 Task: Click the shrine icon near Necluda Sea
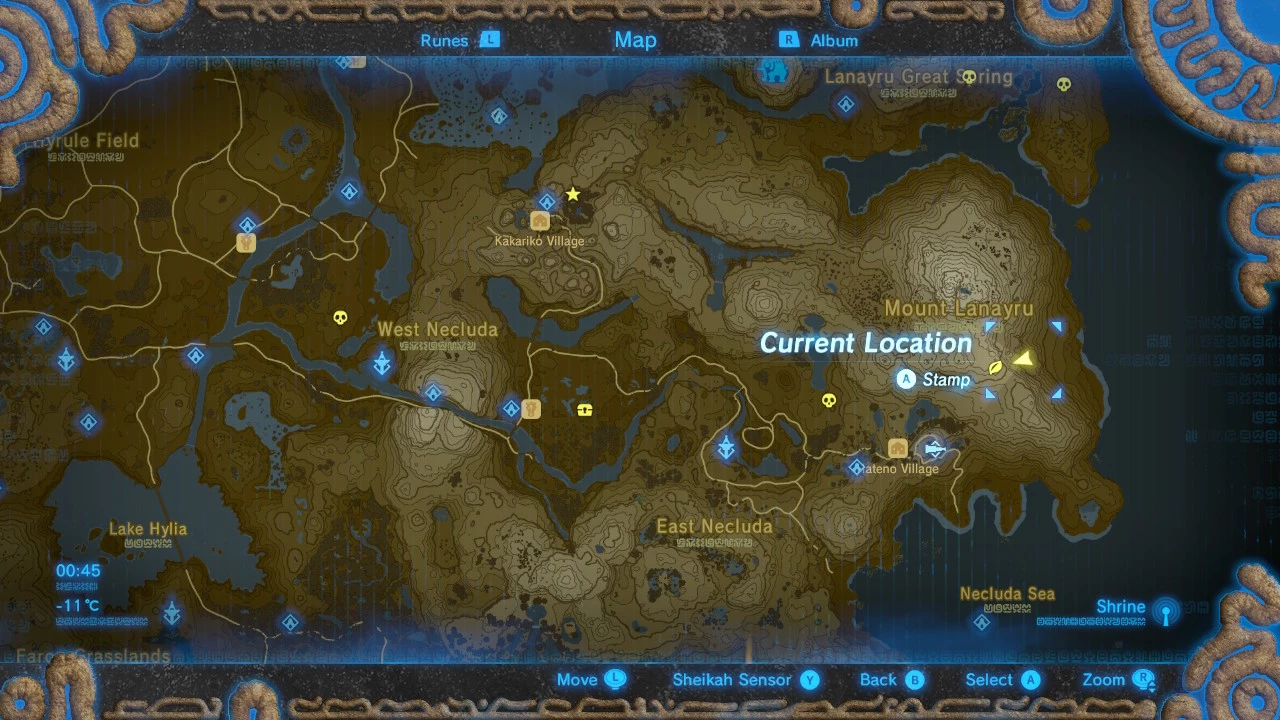tap(981, 621)
